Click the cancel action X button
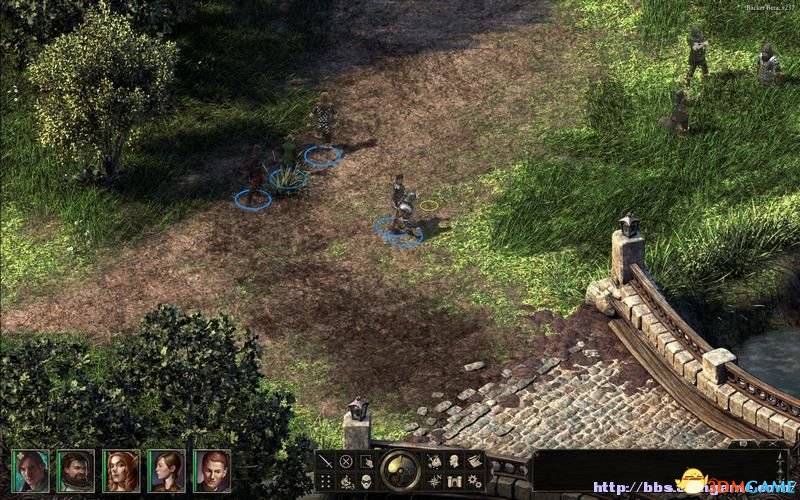The width and height of the screenshot is (800, 500). pyautogui.click(x=346, y=461)
